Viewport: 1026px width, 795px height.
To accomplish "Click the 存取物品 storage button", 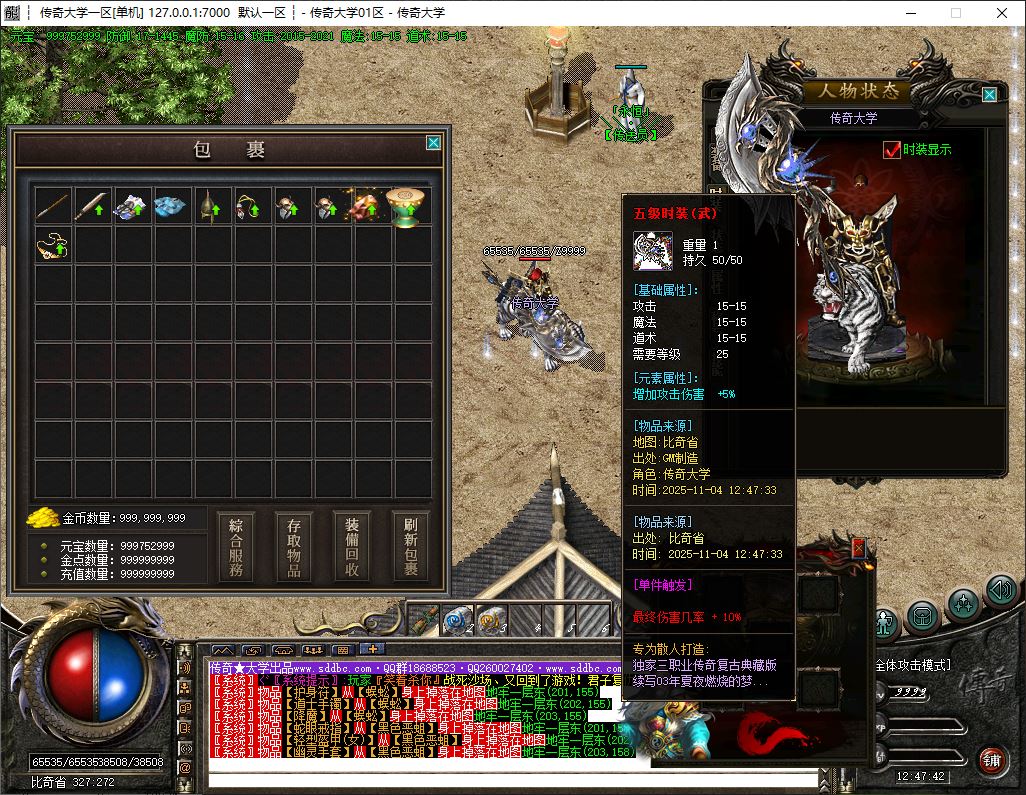I will [x=294, y=547].
